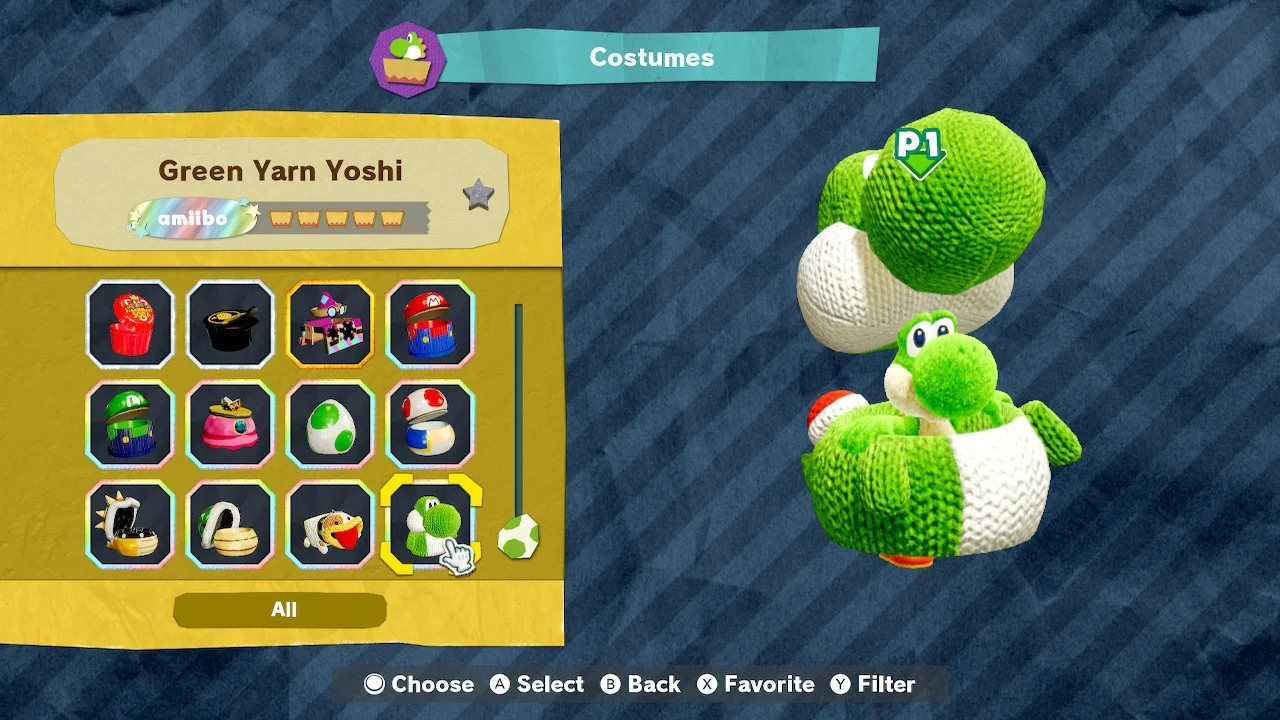Viewport: 1280px width, 720px height.
Task: Open the All category selector
Action: tap(283, 609)
